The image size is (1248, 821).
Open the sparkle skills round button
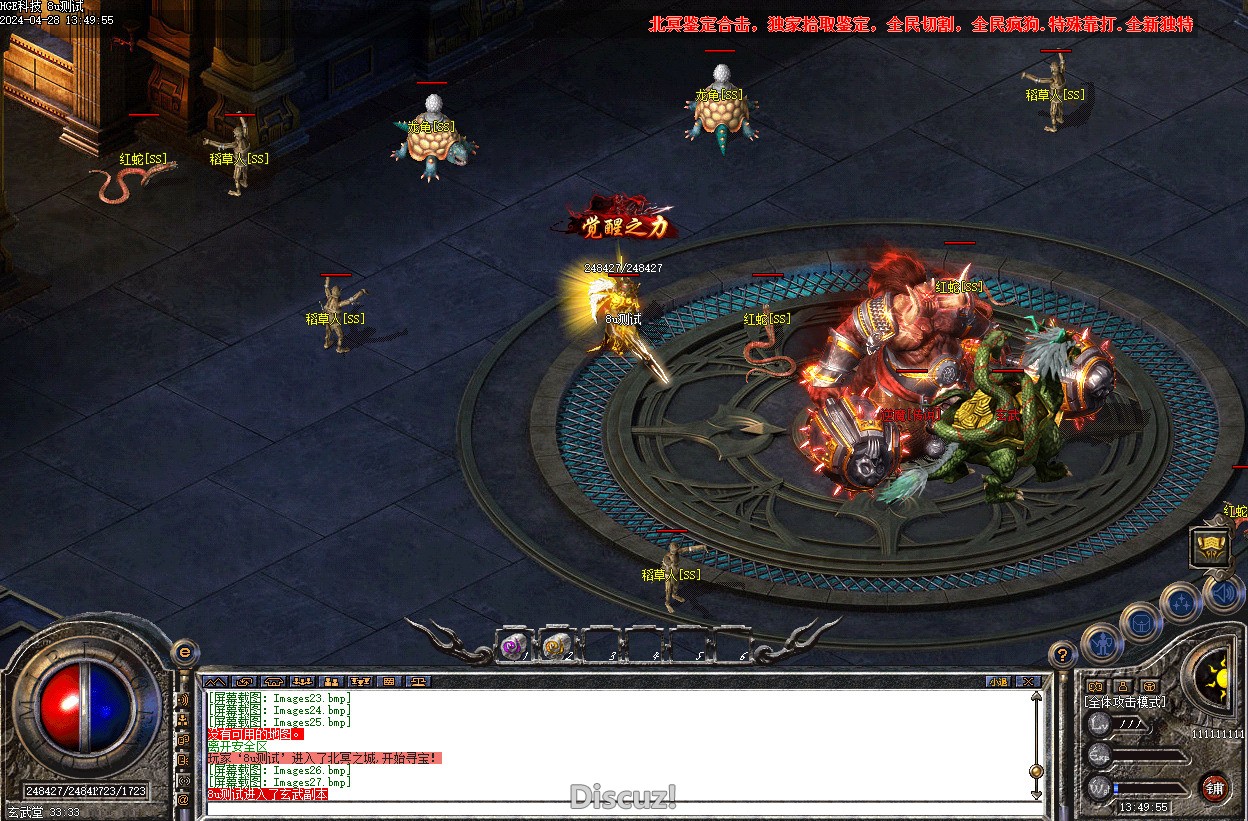click(x=1182, y=603)
